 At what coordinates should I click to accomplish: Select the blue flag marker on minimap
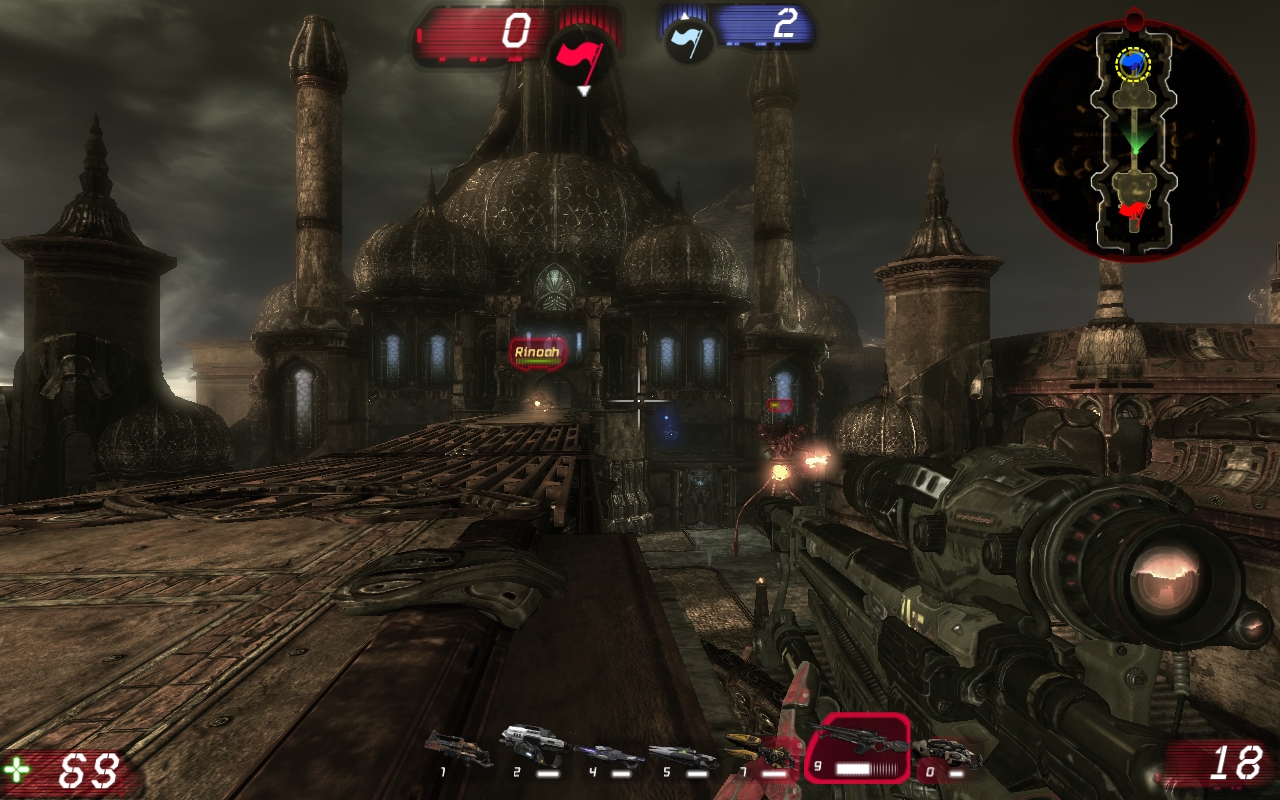pos(1133,64)
